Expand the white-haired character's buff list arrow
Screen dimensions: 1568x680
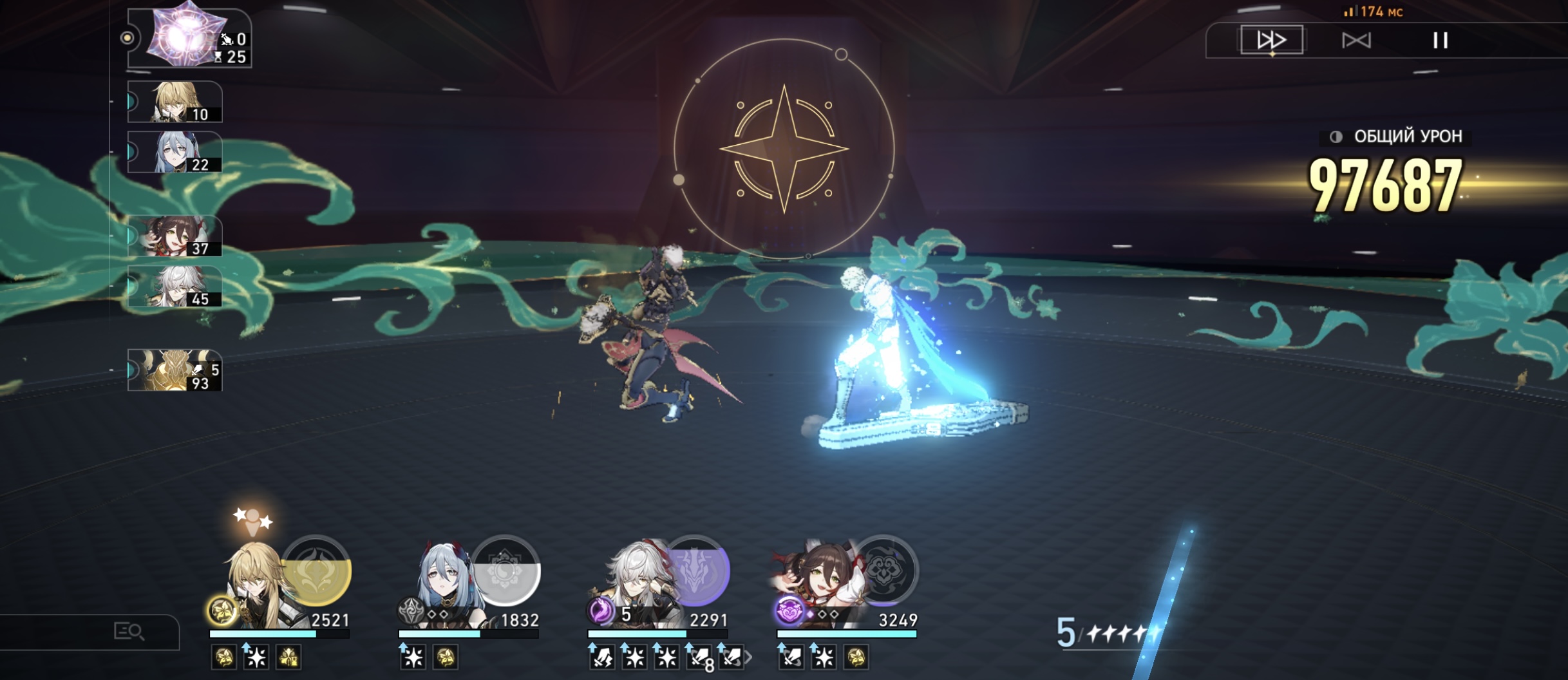748,657
